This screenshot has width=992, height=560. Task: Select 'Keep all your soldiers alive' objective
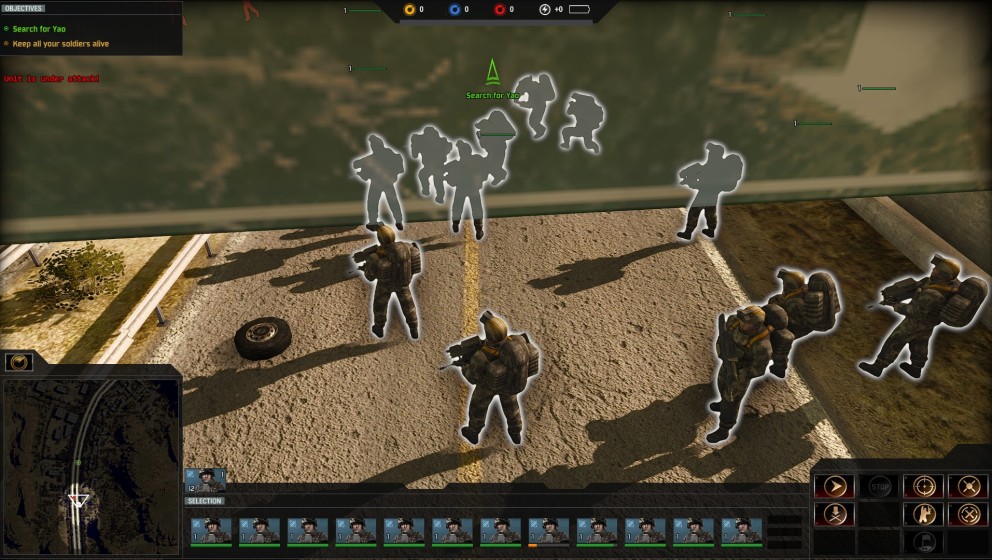[x=60, y=44]
